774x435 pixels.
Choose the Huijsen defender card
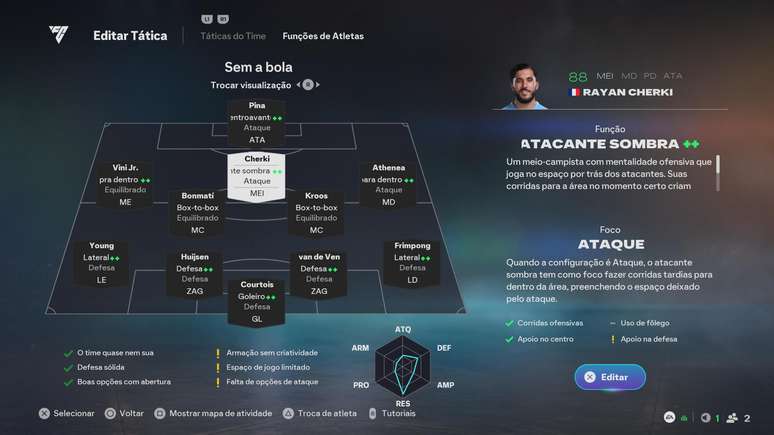(195, 274)
